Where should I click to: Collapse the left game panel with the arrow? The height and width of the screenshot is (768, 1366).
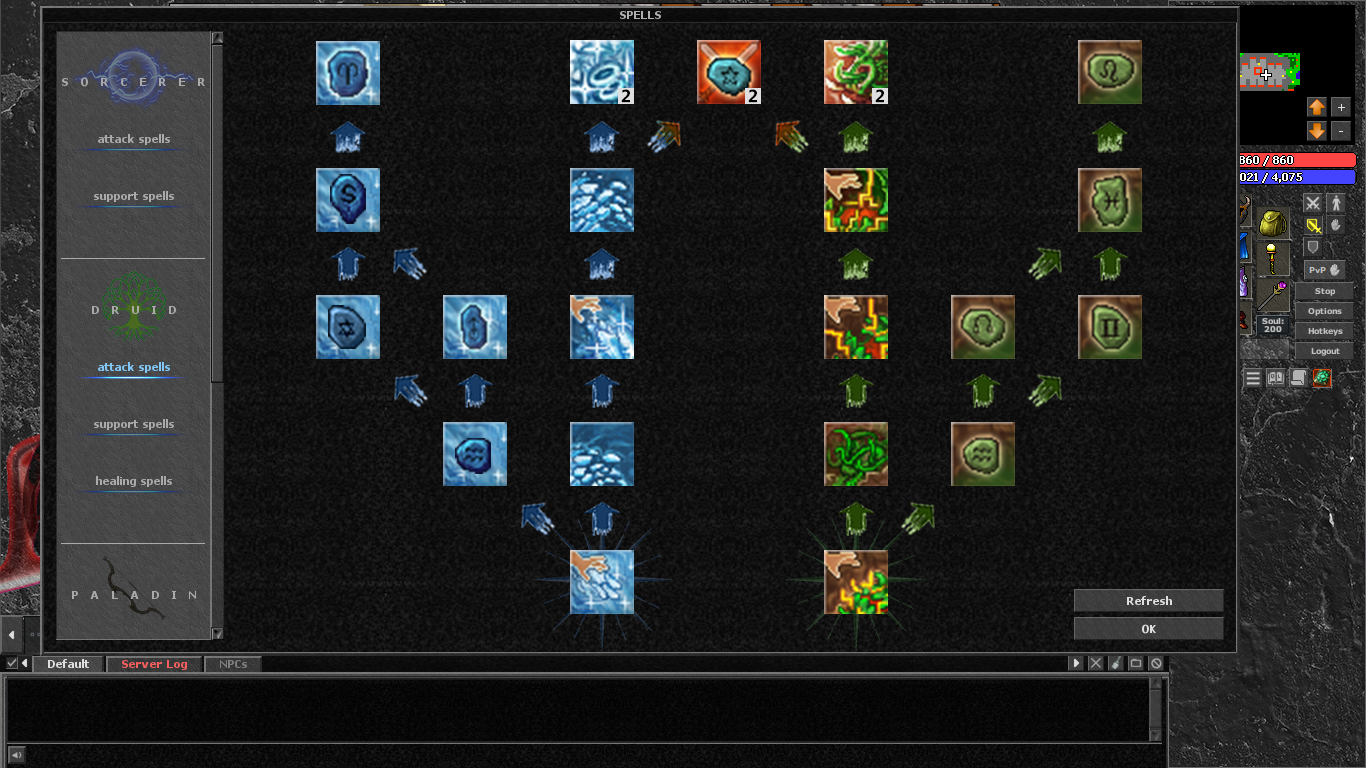point(11,634)
